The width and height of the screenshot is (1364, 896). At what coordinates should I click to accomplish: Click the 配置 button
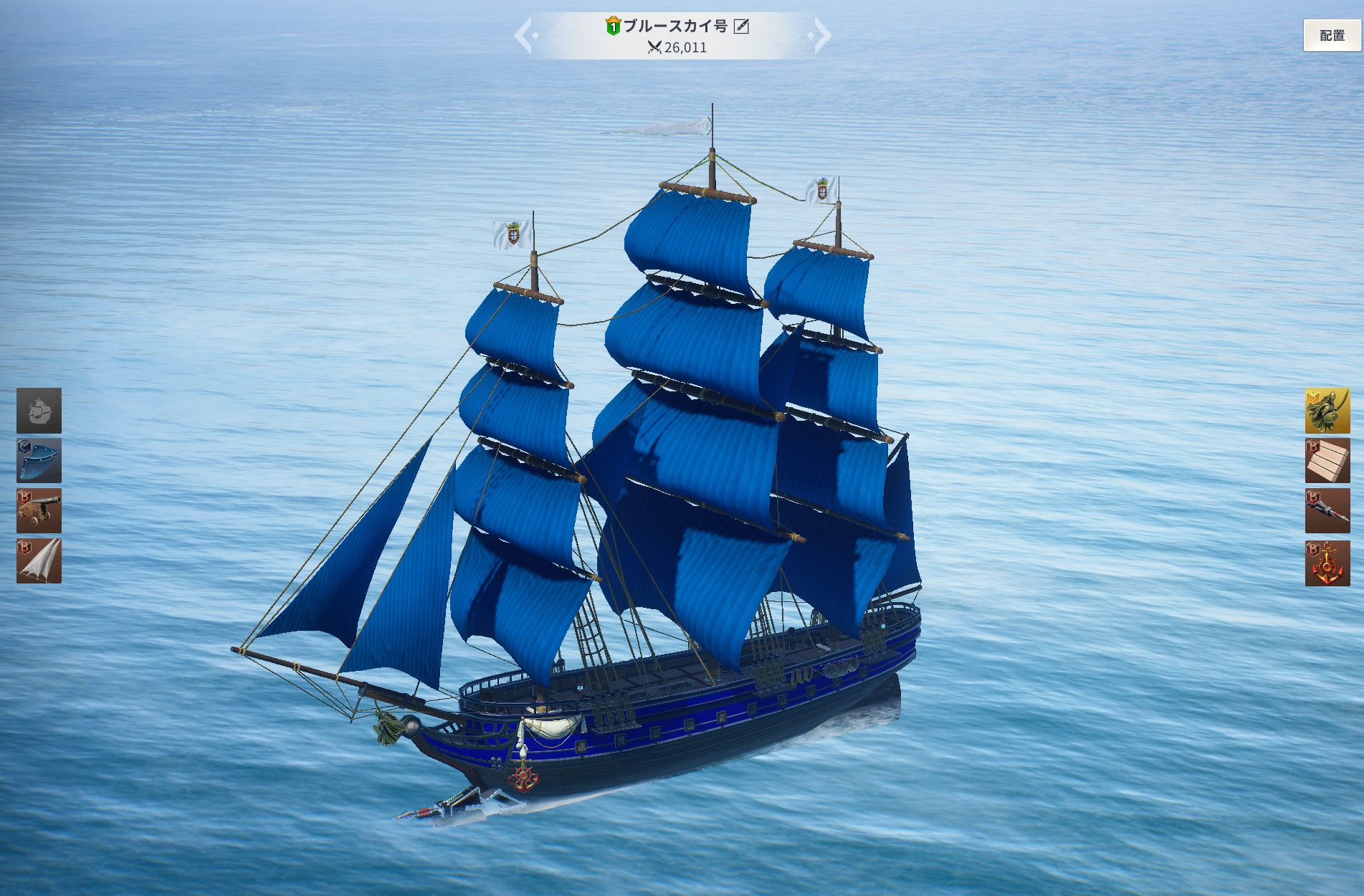click(x=1332, y=35)
